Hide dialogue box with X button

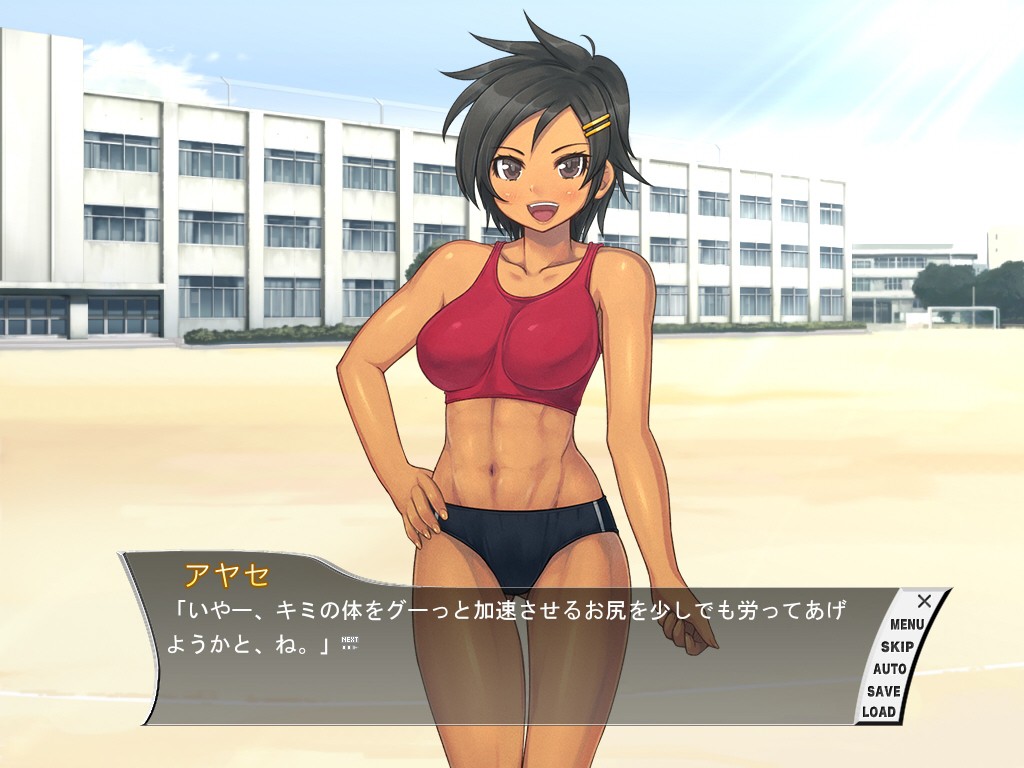click(x=924, y=601)
